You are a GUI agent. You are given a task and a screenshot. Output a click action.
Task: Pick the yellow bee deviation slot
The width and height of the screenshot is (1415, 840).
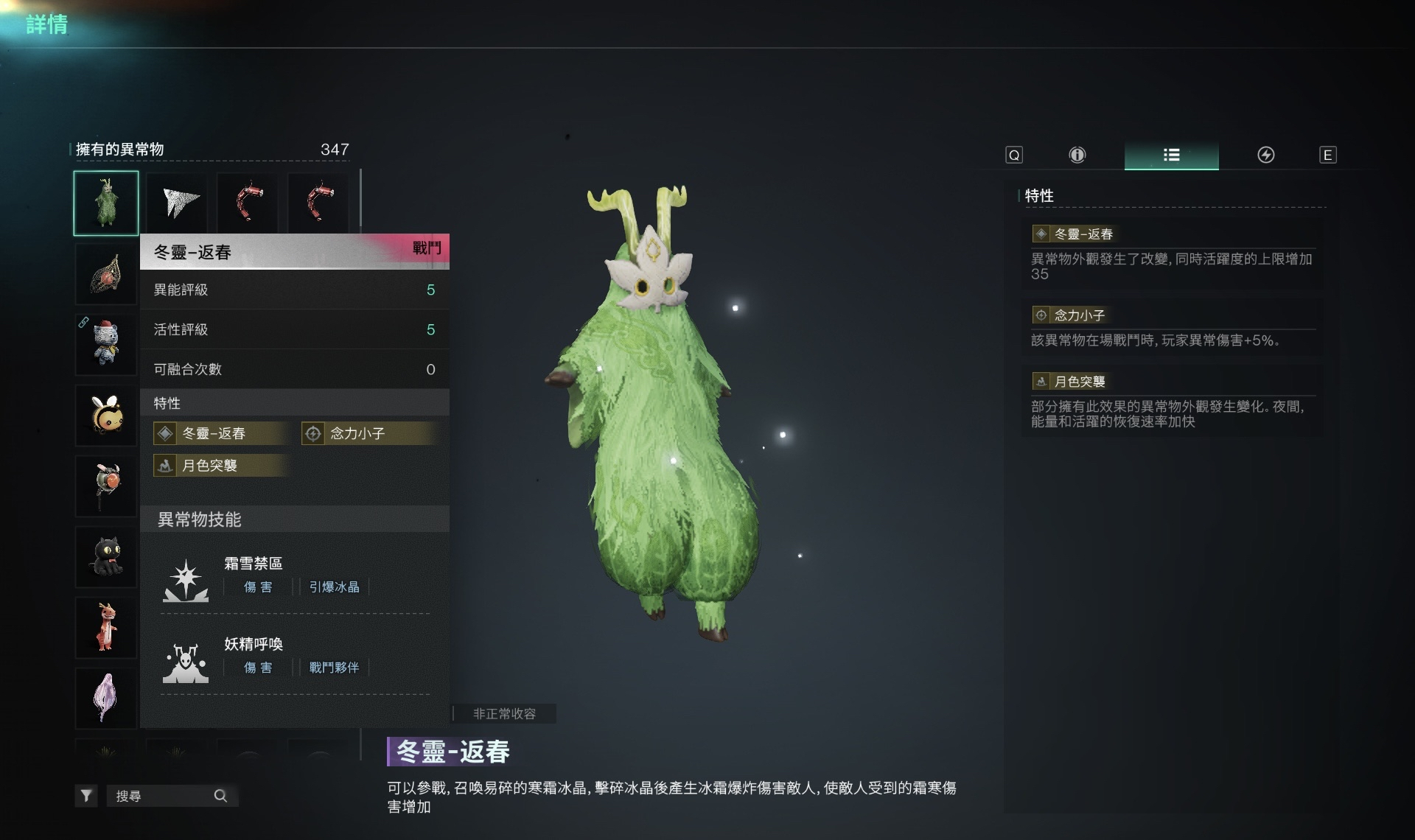(106, 415)
